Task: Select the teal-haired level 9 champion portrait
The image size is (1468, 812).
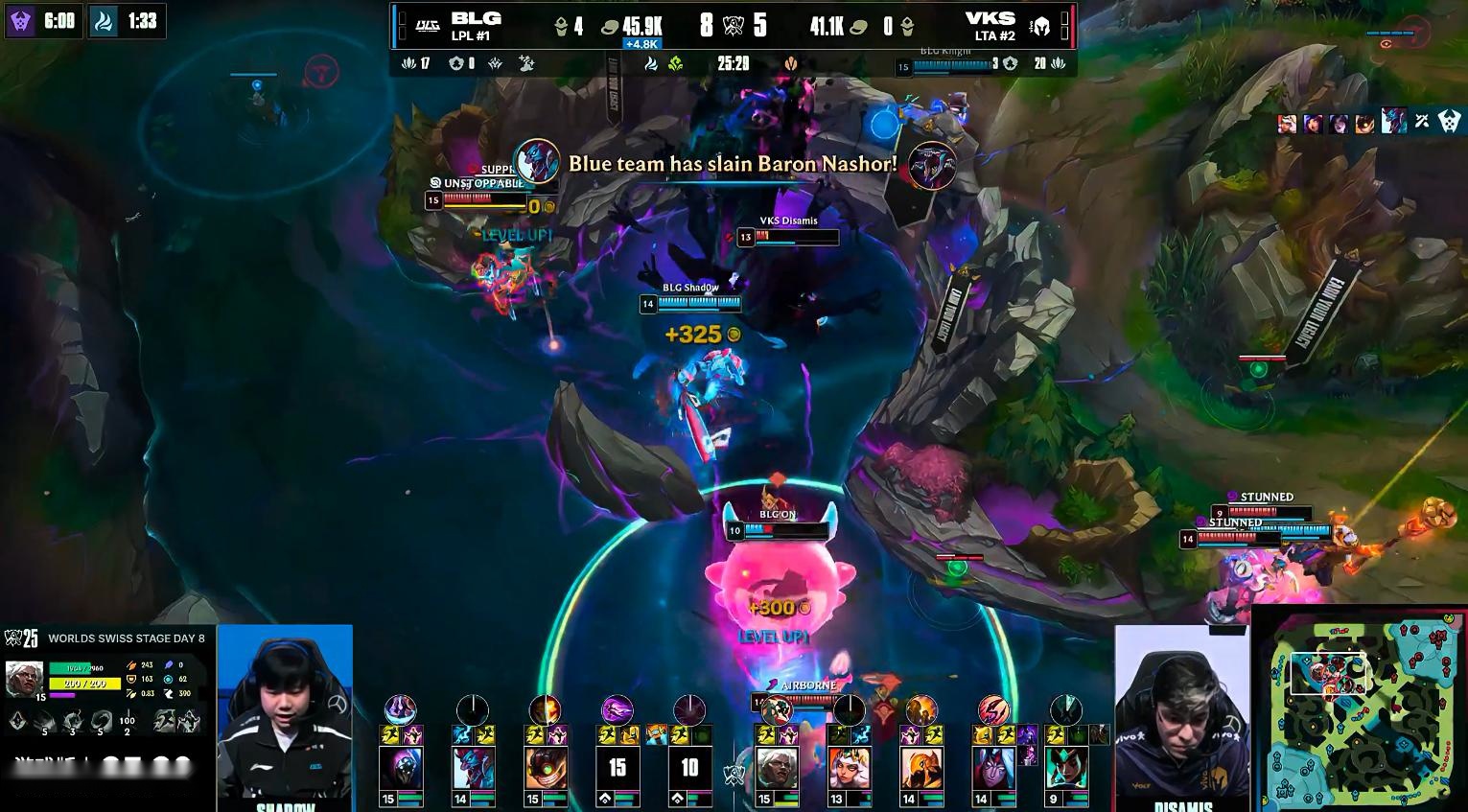Action: click(1066, 769)
